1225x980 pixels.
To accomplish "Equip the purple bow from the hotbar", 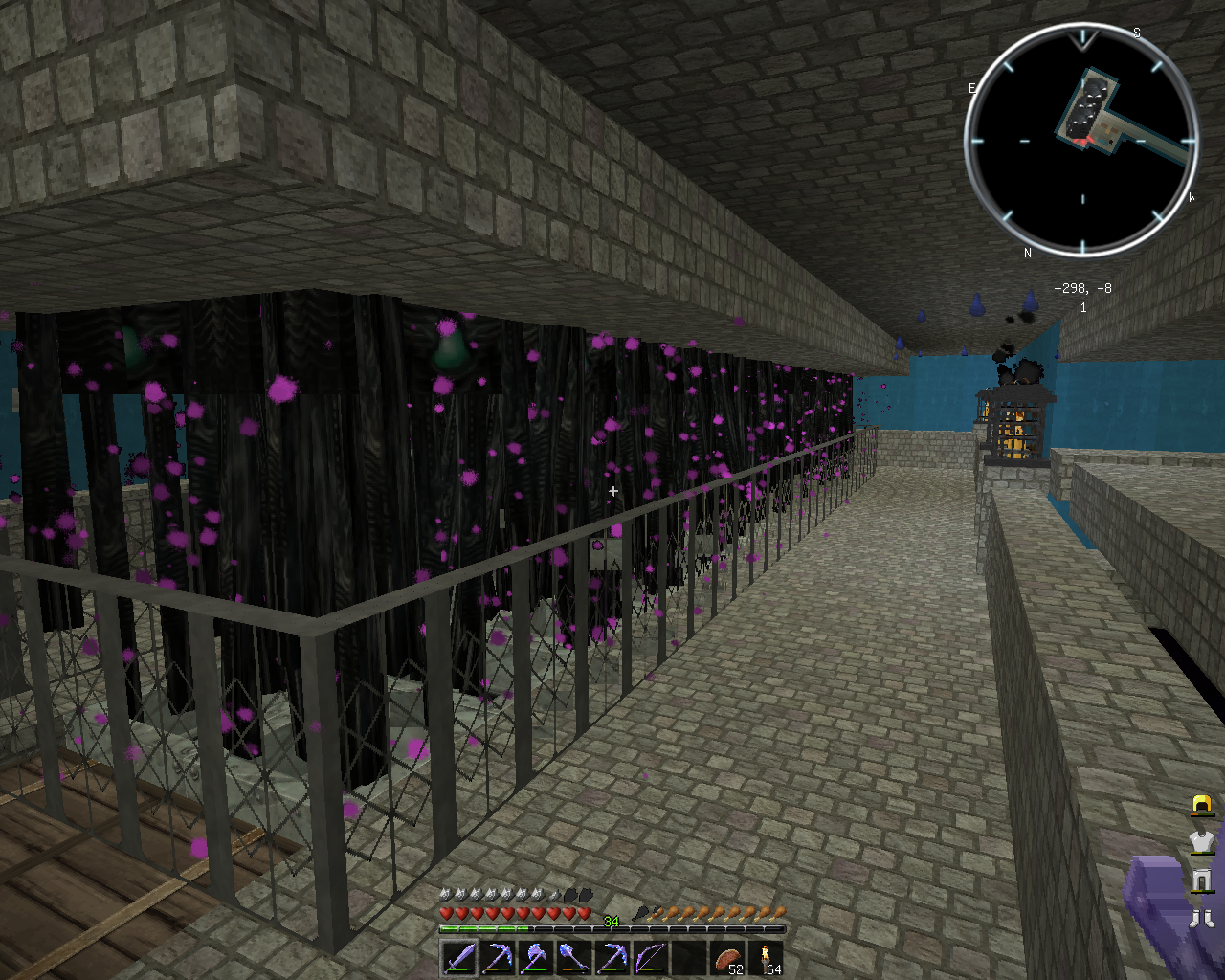I will [x=649, y=957].
